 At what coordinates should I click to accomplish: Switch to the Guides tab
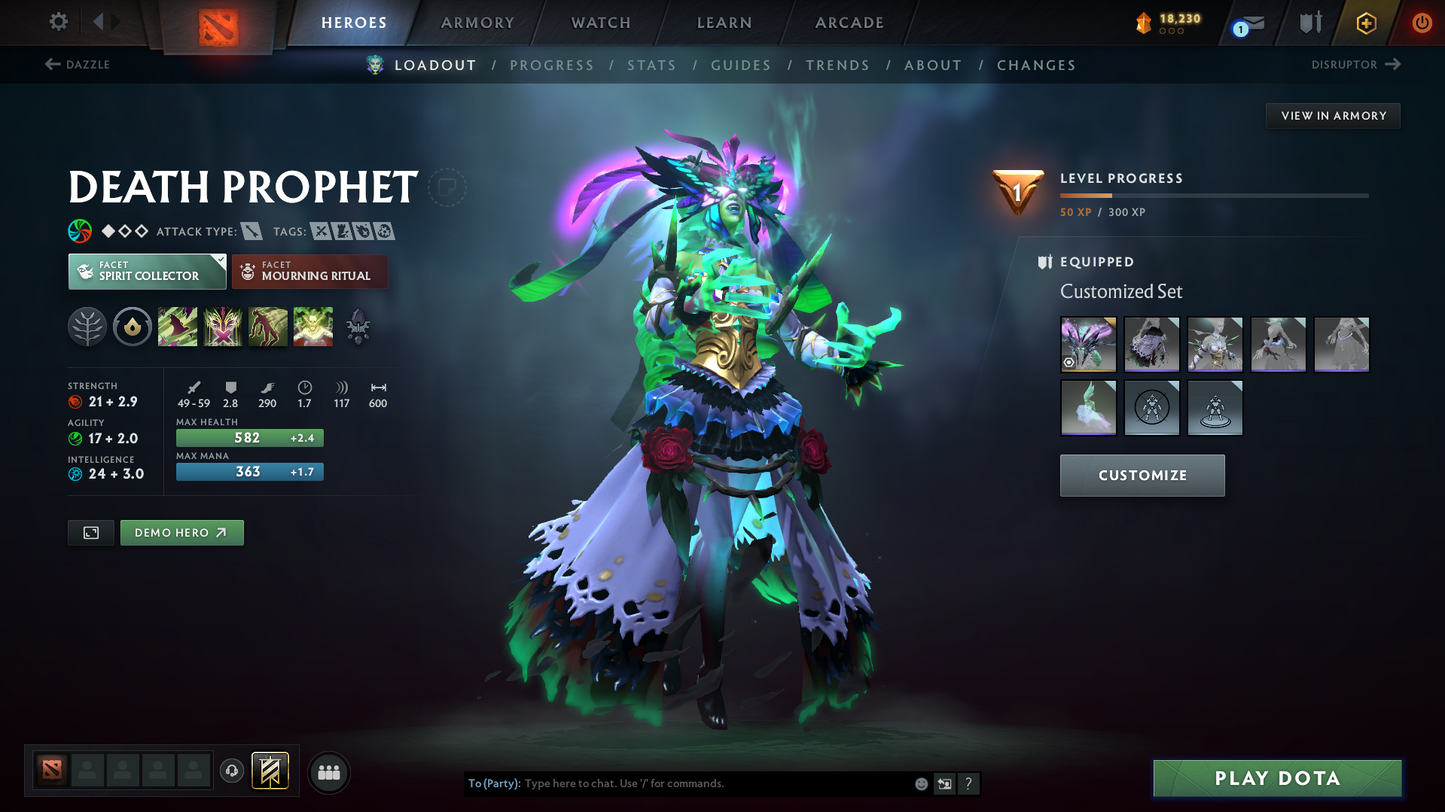741,64
